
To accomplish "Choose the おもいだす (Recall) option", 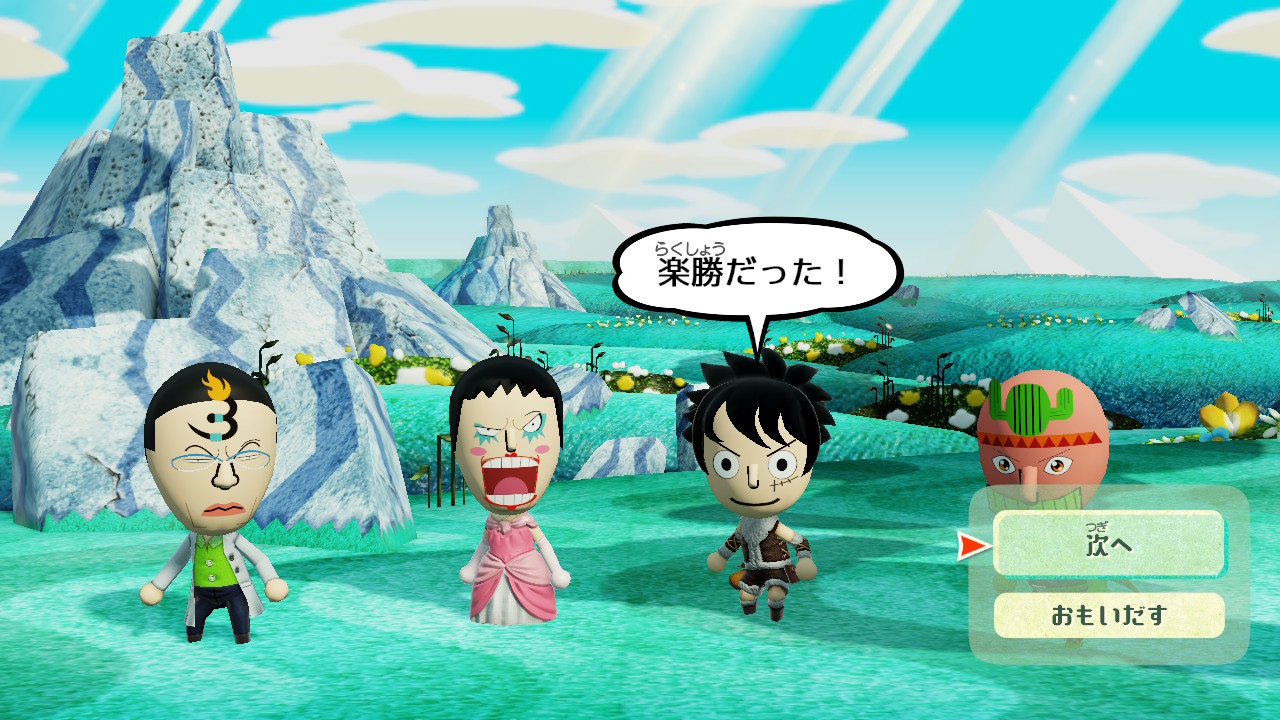I will 1109,615.
